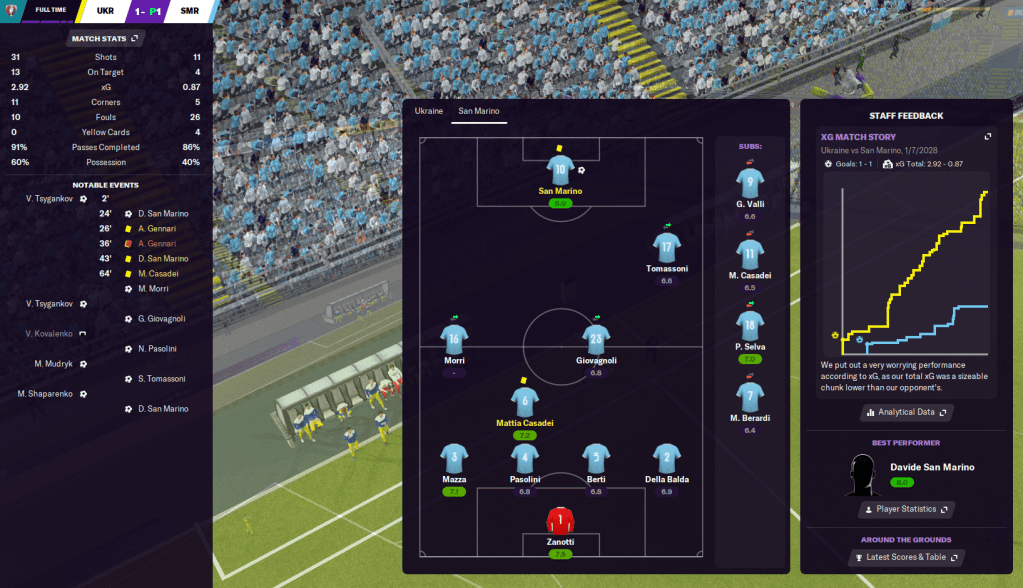Screen dimensions: 1023x588
Task: Switch to the Ukraine lineup tab
Action: tap(428, 111)
